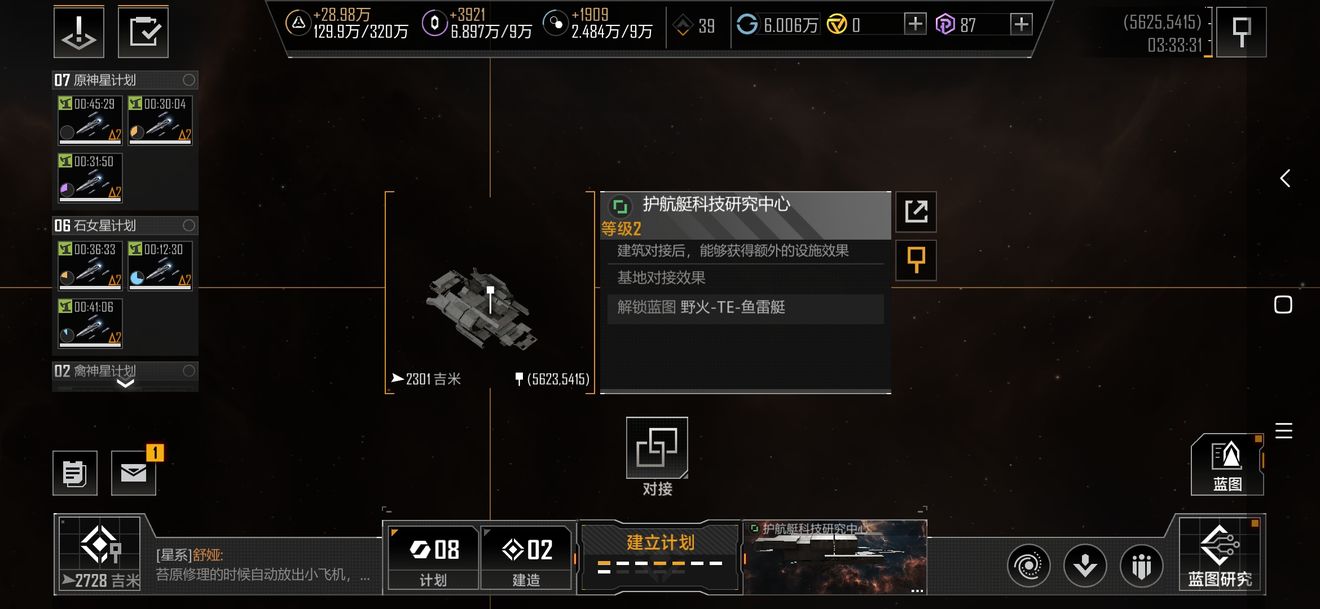Open the 护航艇科技研究中心 thumbnail card
The height and width of the screenshot is (609, 1320).
pyautogui.click(x=835, y=555)
